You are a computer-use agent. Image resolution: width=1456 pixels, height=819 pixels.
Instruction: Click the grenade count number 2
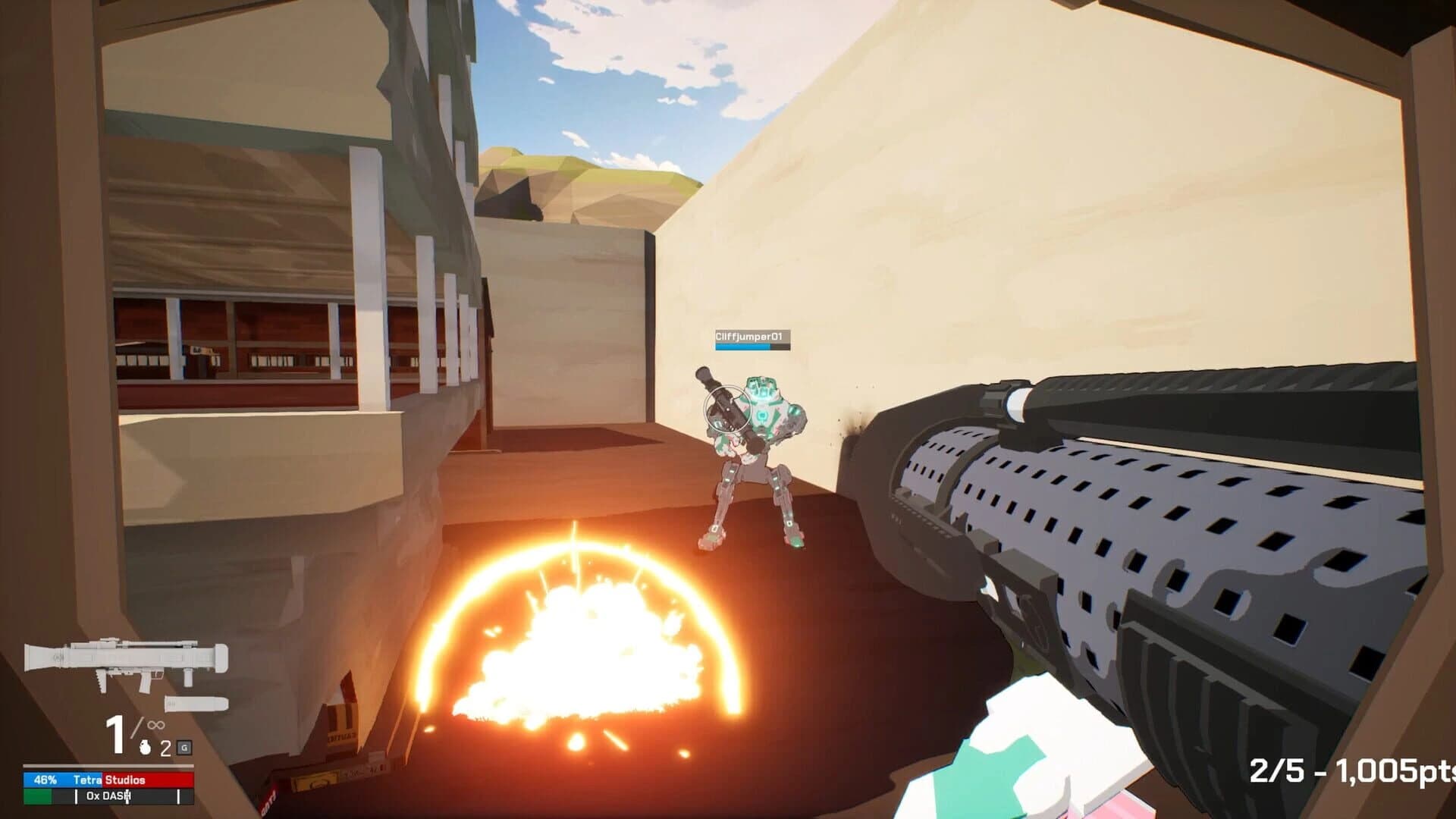coord(165,748)
